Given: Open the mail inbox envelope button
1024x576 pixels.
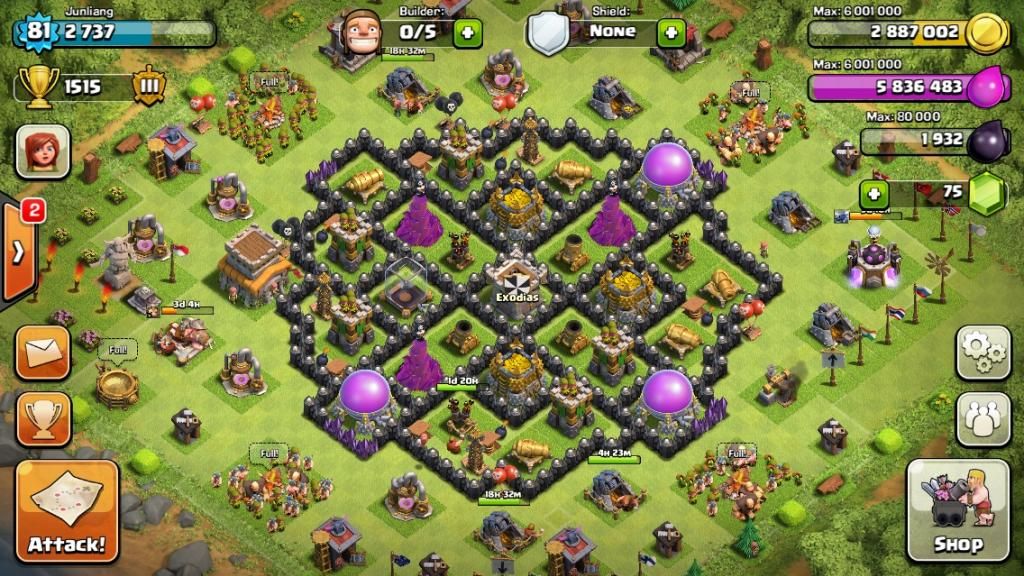Looking at the screenshot, I should pyautogui.click(x=43, y=352).
